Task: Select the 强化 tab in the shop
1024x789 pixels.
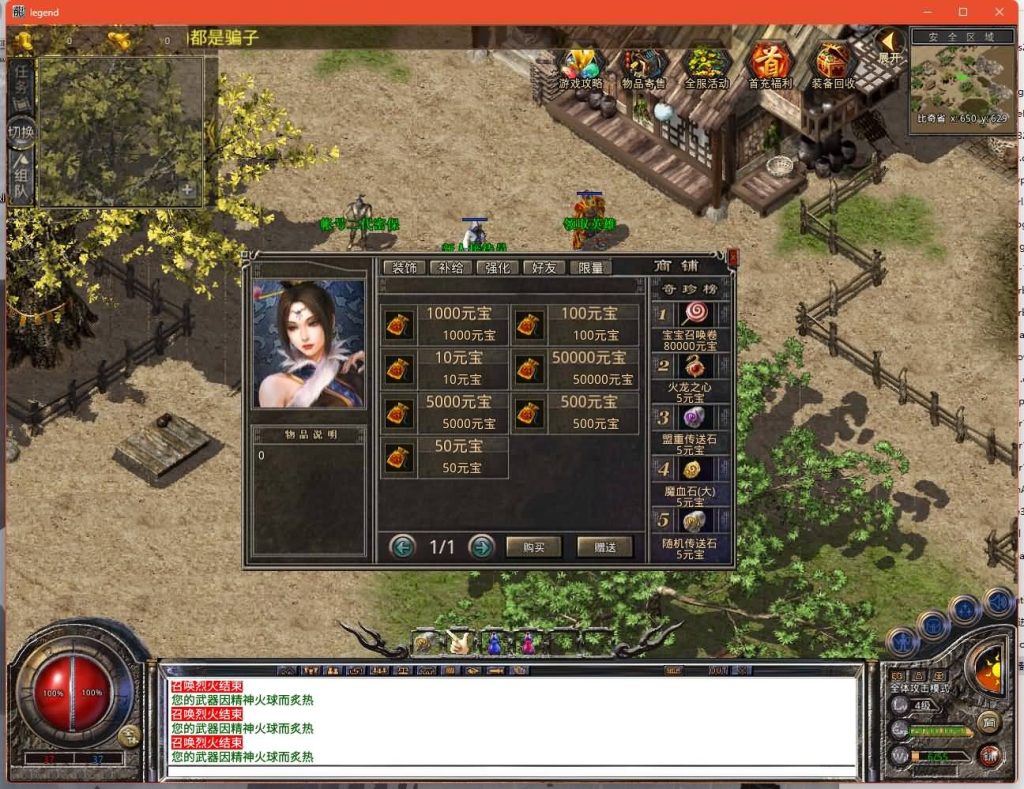Action: pyautogui.click(x=498, y=267)
